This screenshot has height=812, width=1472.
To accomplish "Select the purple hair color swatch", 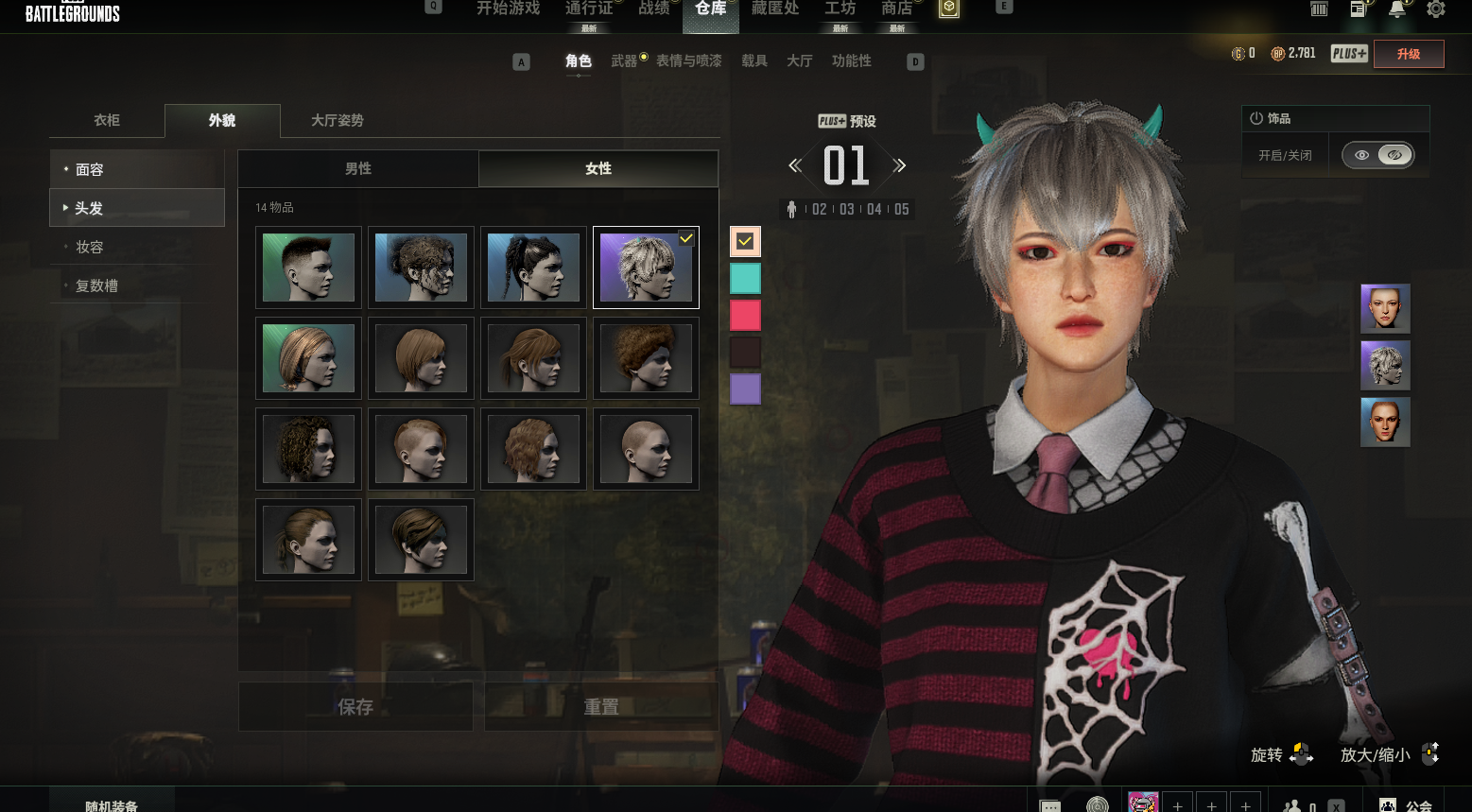I will (745, 389).
